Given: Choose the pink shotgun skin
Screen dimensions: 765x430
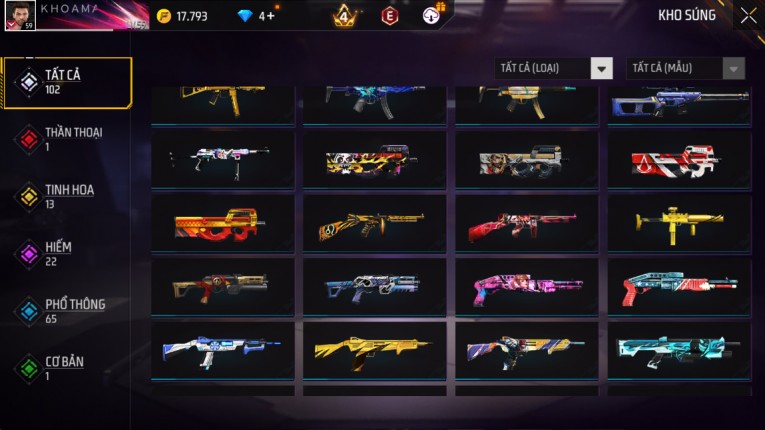Looking at the screenshot, I should tap(527, 288).
